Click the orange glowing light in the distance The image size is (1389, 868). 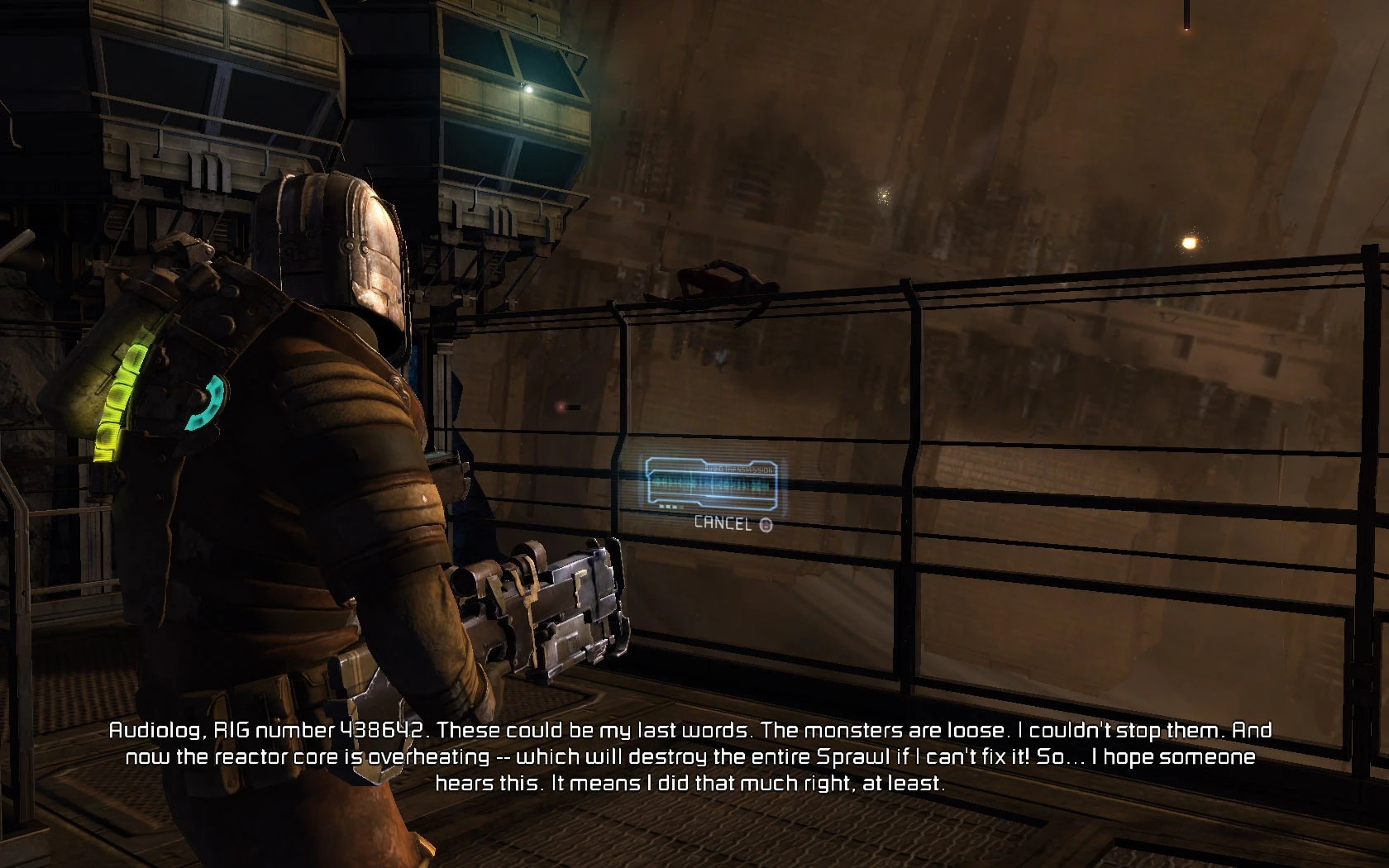click(1188, 244)
